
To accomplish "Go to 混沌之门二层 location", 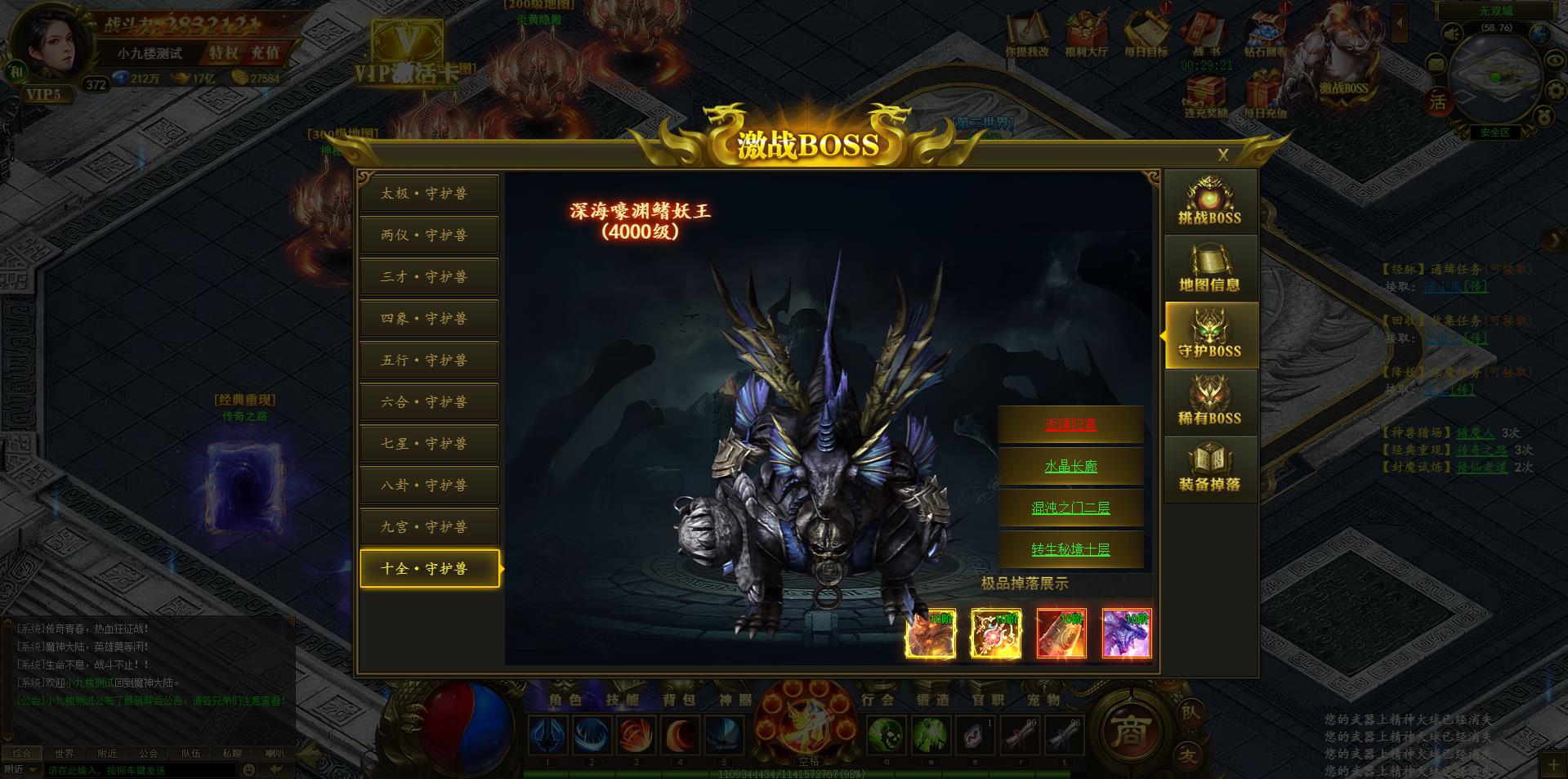I will point(1070,508).
